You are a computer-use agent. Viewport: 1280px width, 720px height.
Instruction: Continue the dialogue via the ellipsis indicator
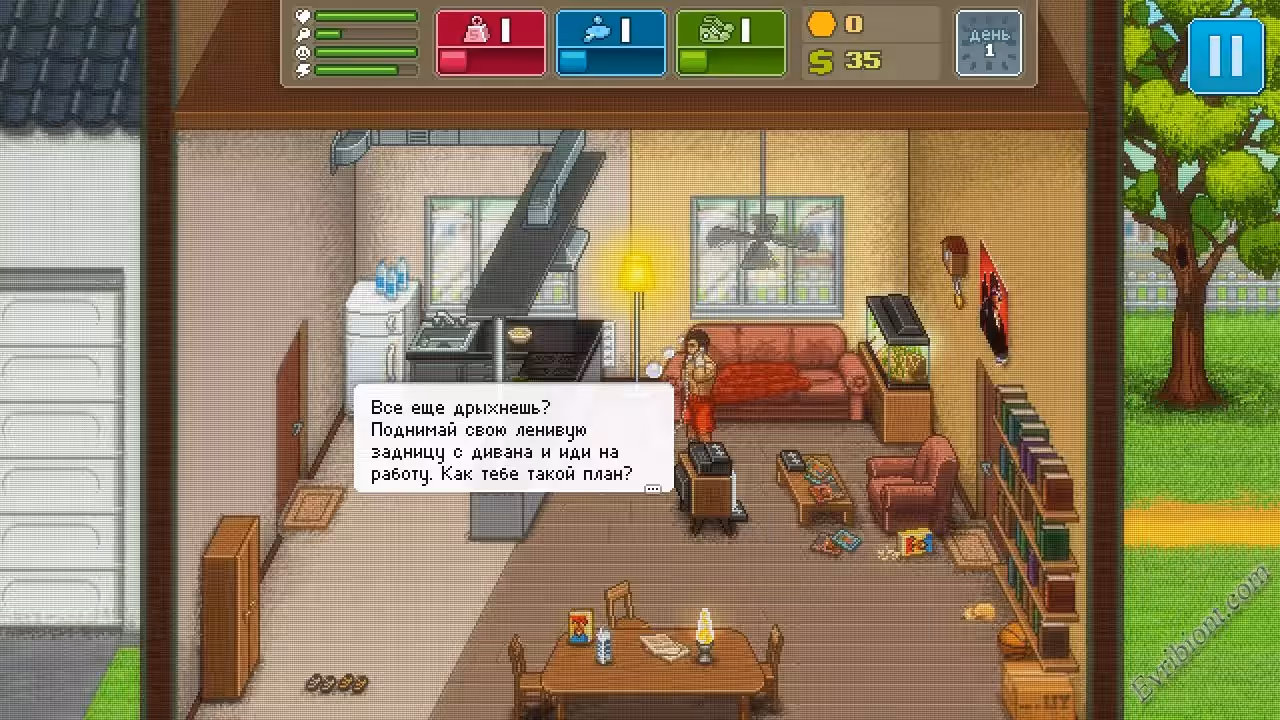653,489
